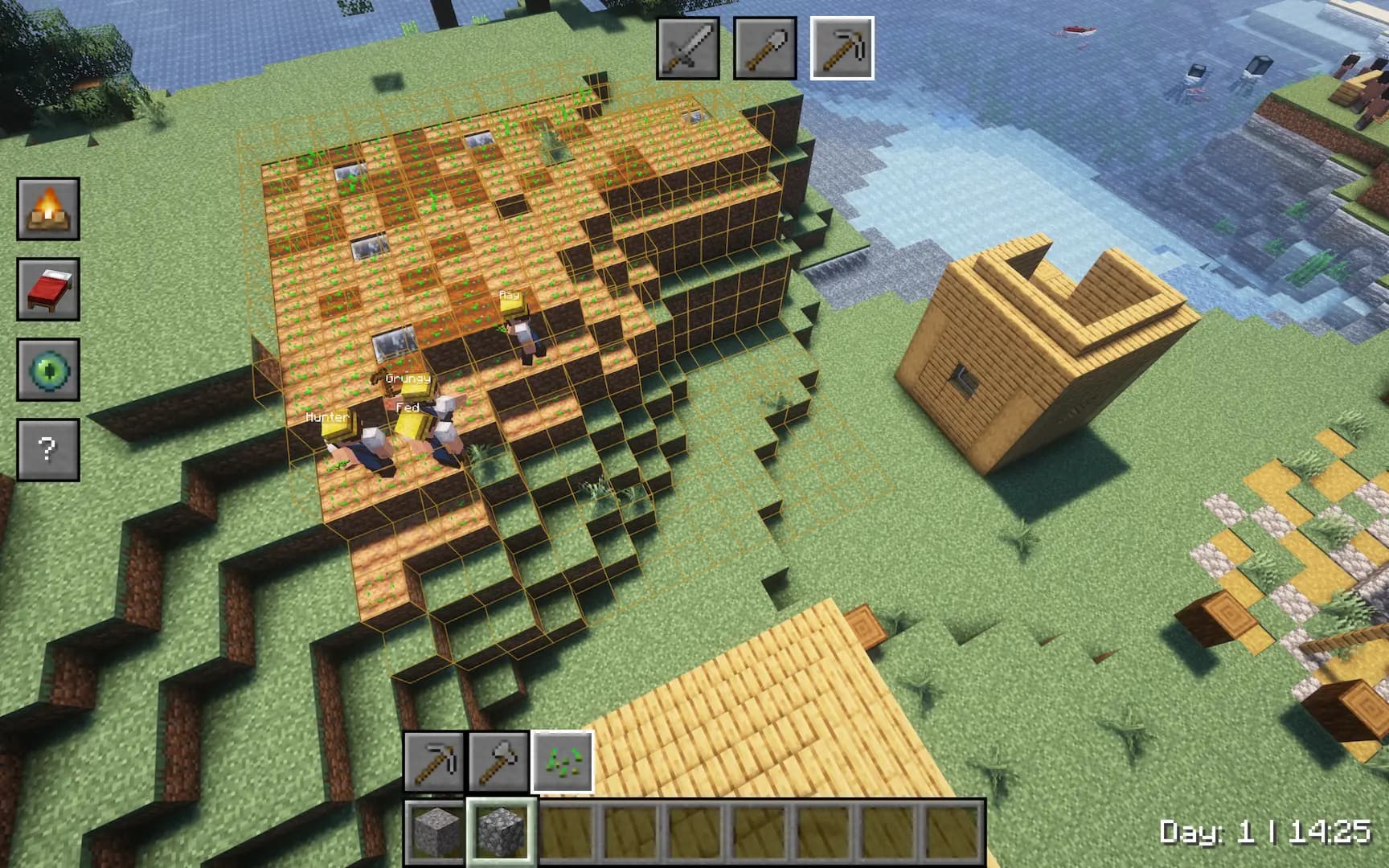This screenshot has width=1389, height=868.
Task: Open the question mark help button
Action: (x=48, y=449)
